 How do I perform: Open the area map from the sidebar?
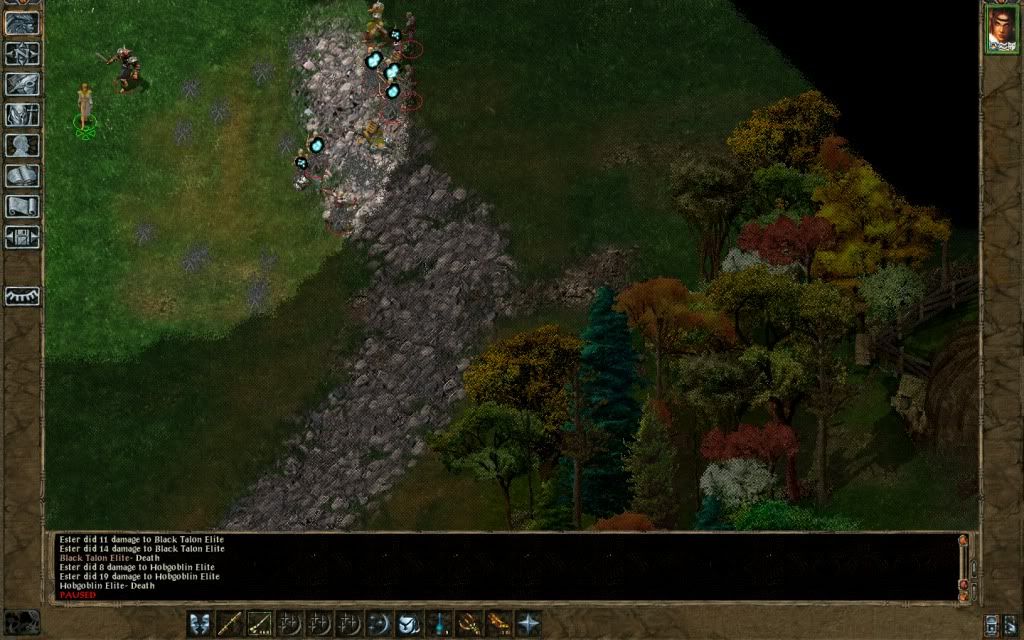pyautogui.click(x=22, y=54)
